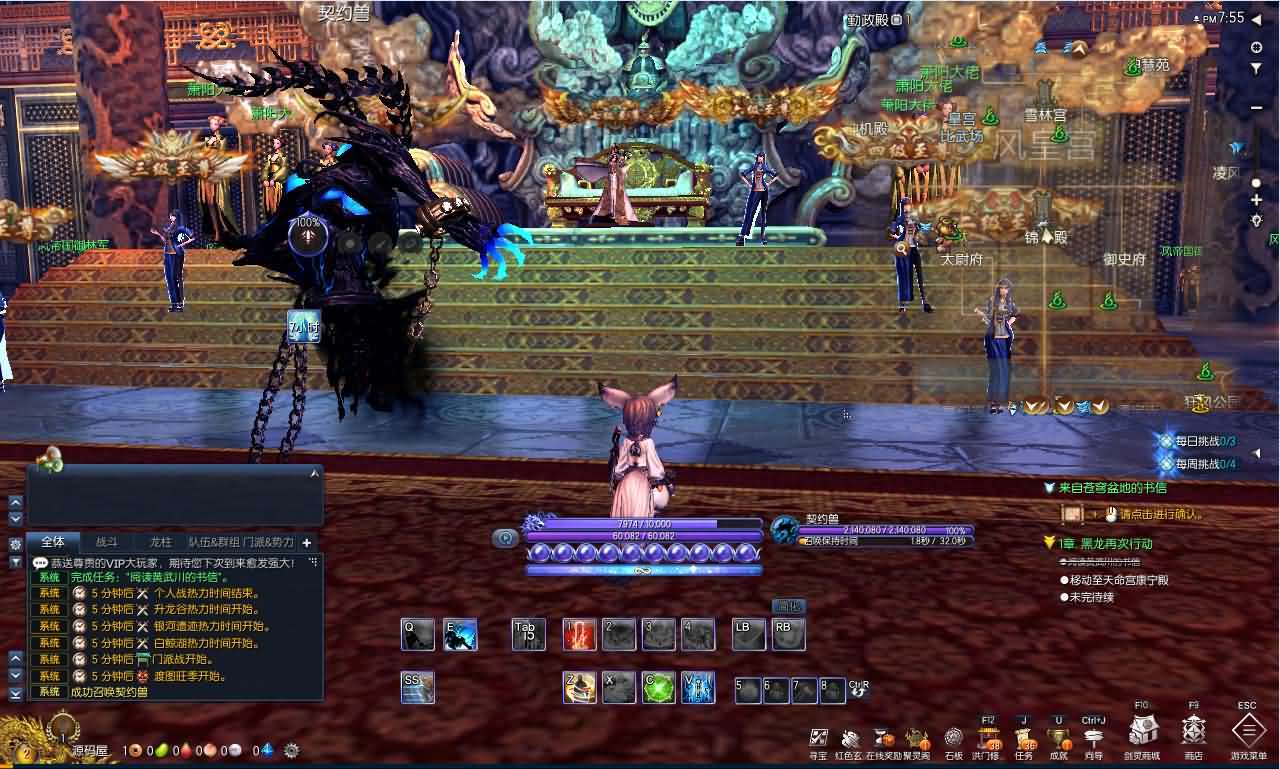
Task: Click the chat settings gear icon
Action: 14,542
